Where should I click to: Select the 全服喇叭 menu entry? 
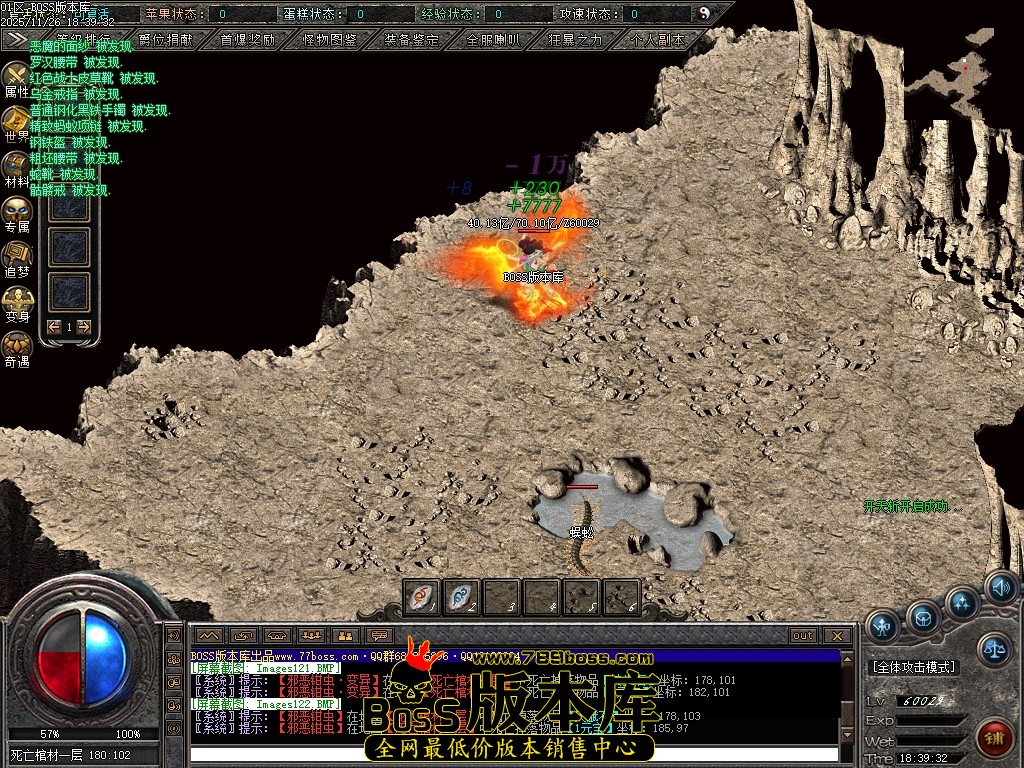pos(493,40)
